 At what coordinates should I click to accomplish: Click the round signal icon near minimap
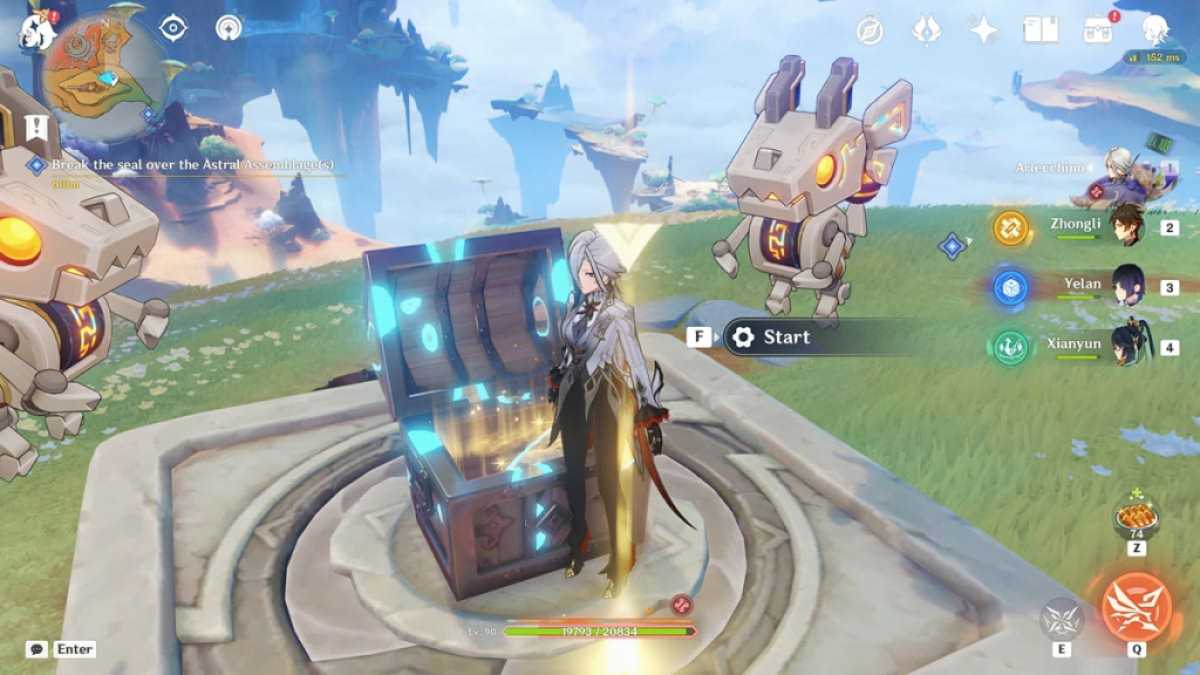(x=229, y=28)
